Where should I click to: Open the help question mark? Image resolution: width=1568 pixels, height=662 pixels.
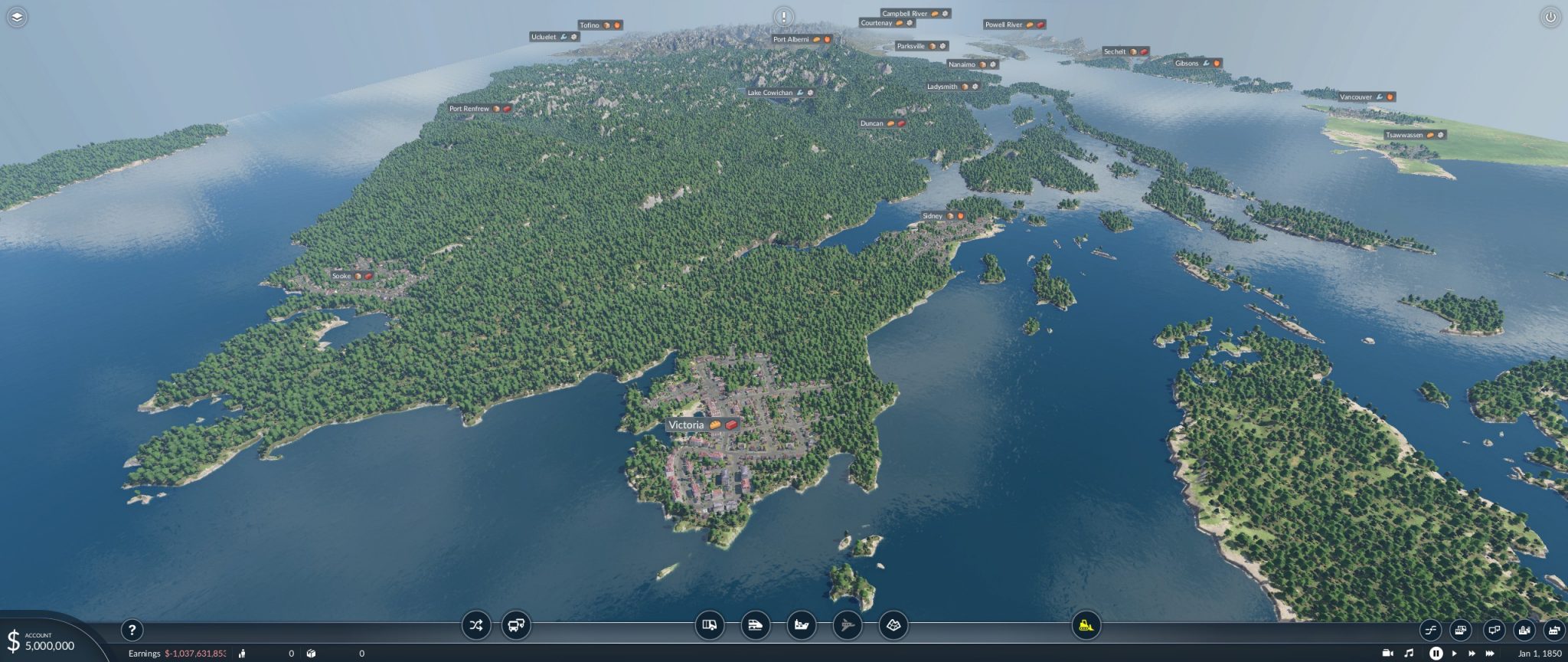(x=134, y=629)
